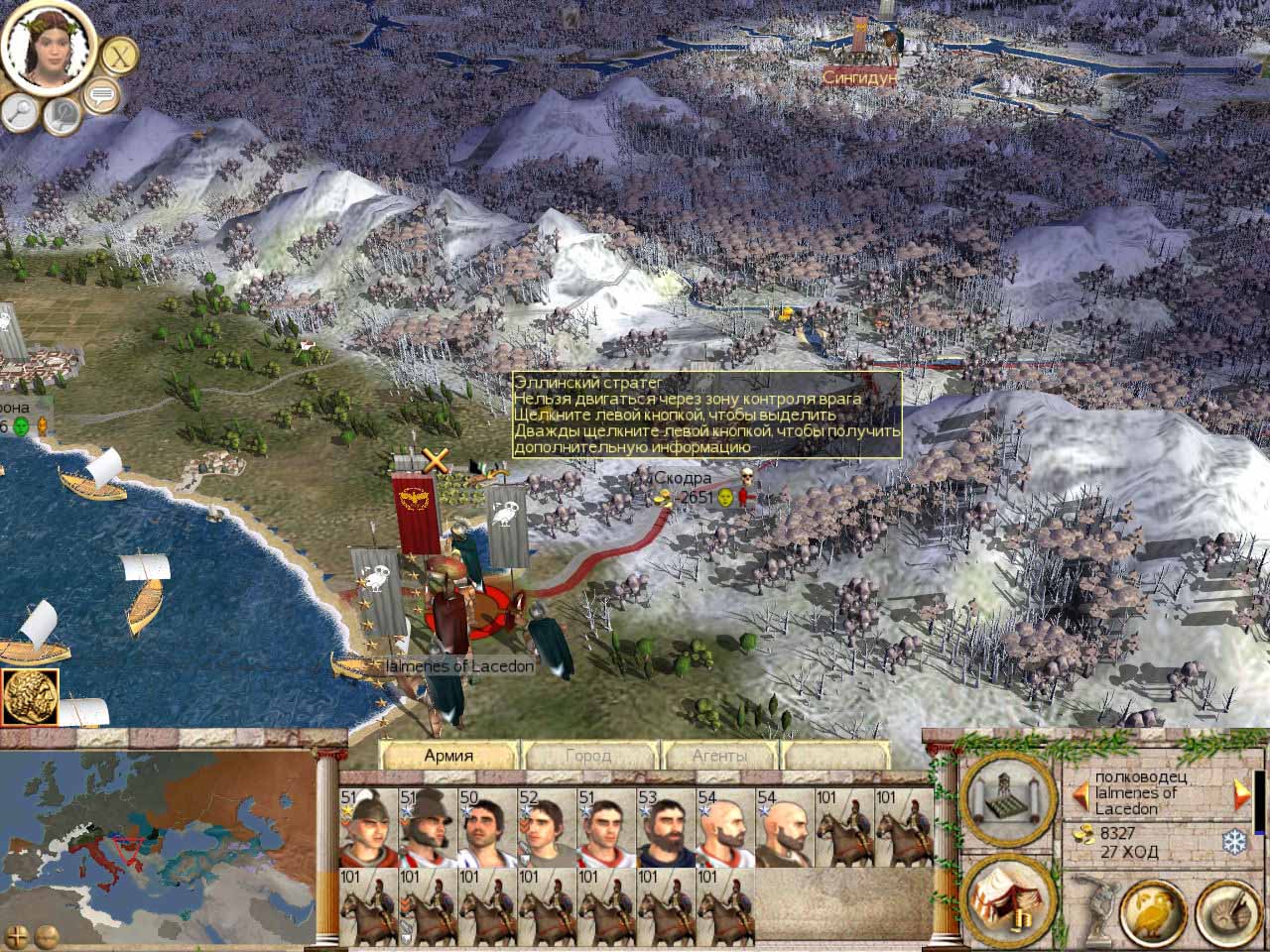The width and height of the screenshot is (1270, 952).
Task: Click the magnifying glass advisor button
Action: click(x=19, y=112)
